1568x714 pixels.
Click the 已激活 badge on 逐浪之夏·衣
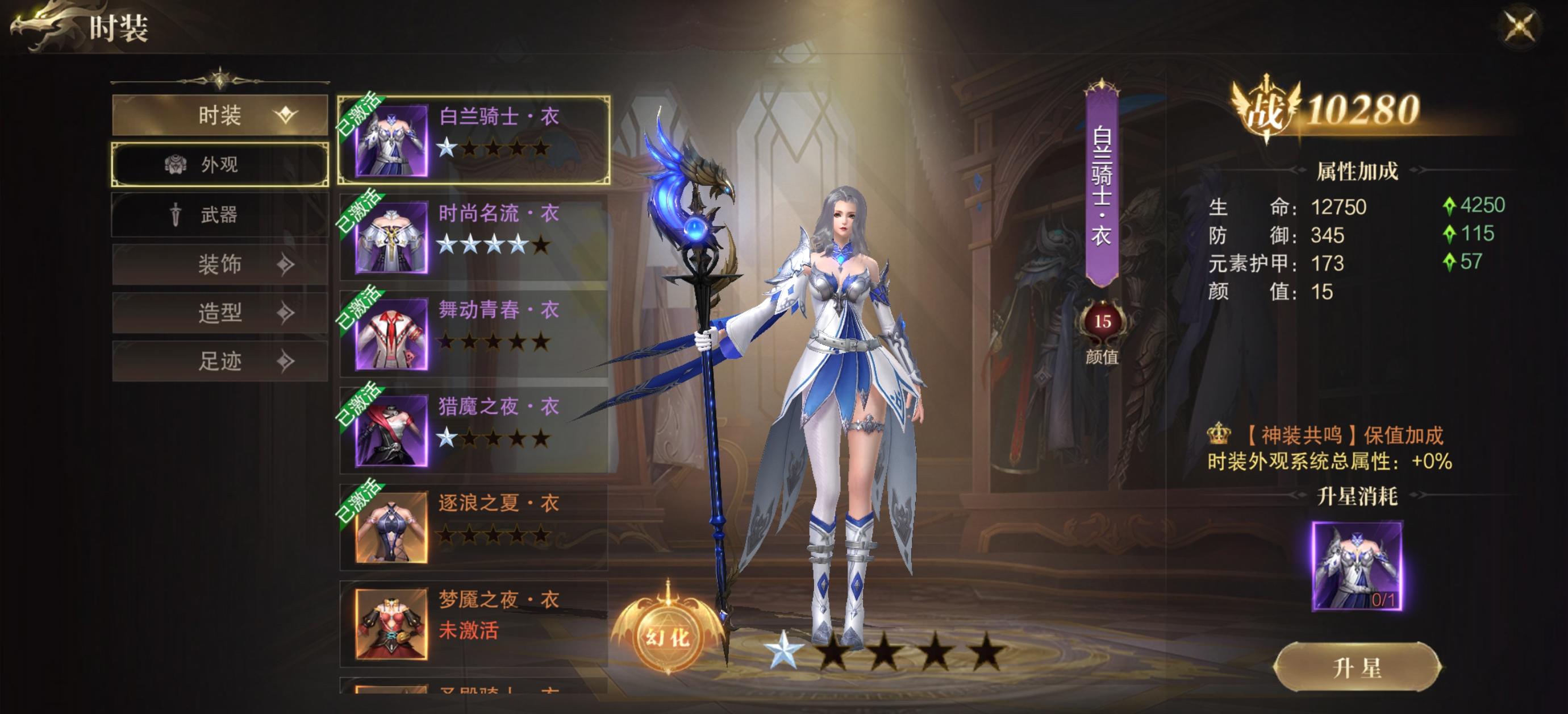coord(360,501)
